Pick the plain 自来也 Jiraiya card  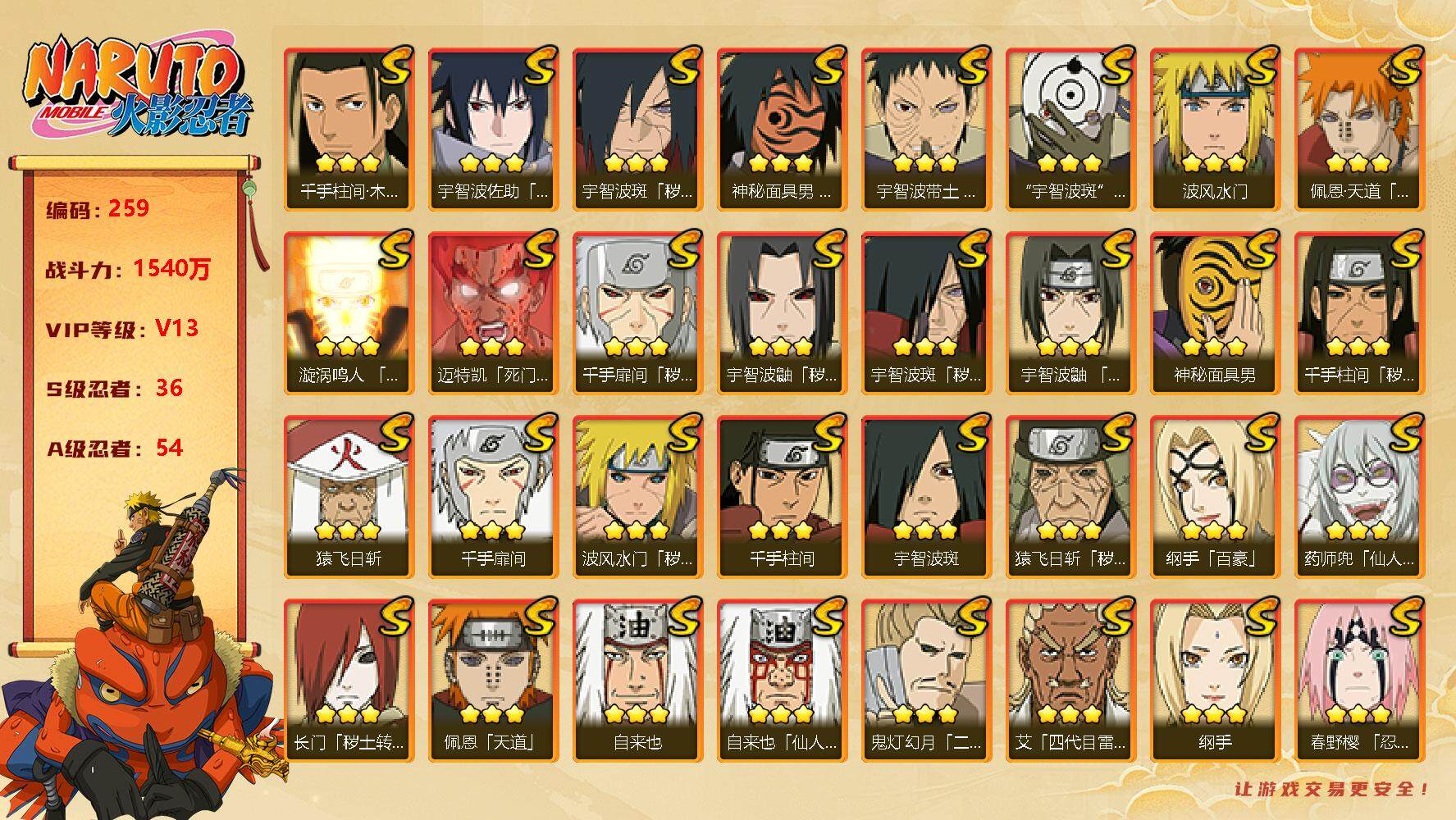pyautogui.click(x=637, y=680)
